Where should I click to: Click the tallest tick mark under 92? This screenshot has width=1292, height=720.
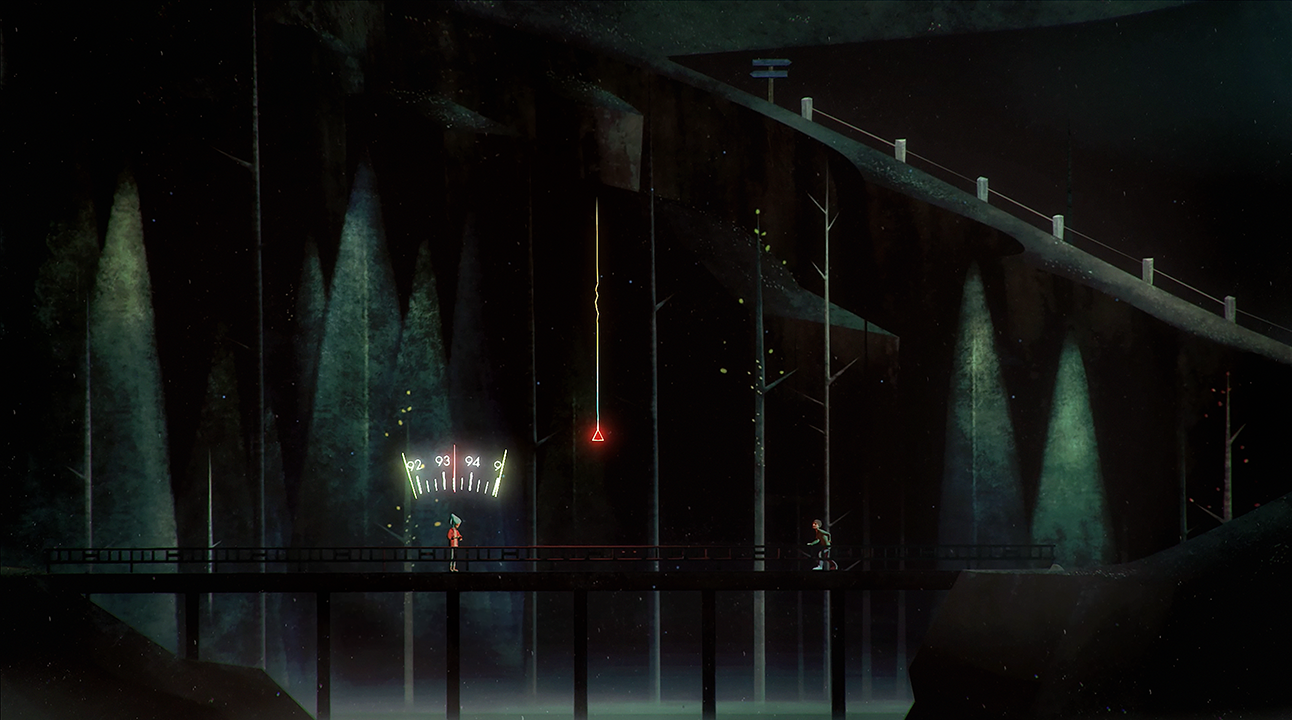[419, 484]
